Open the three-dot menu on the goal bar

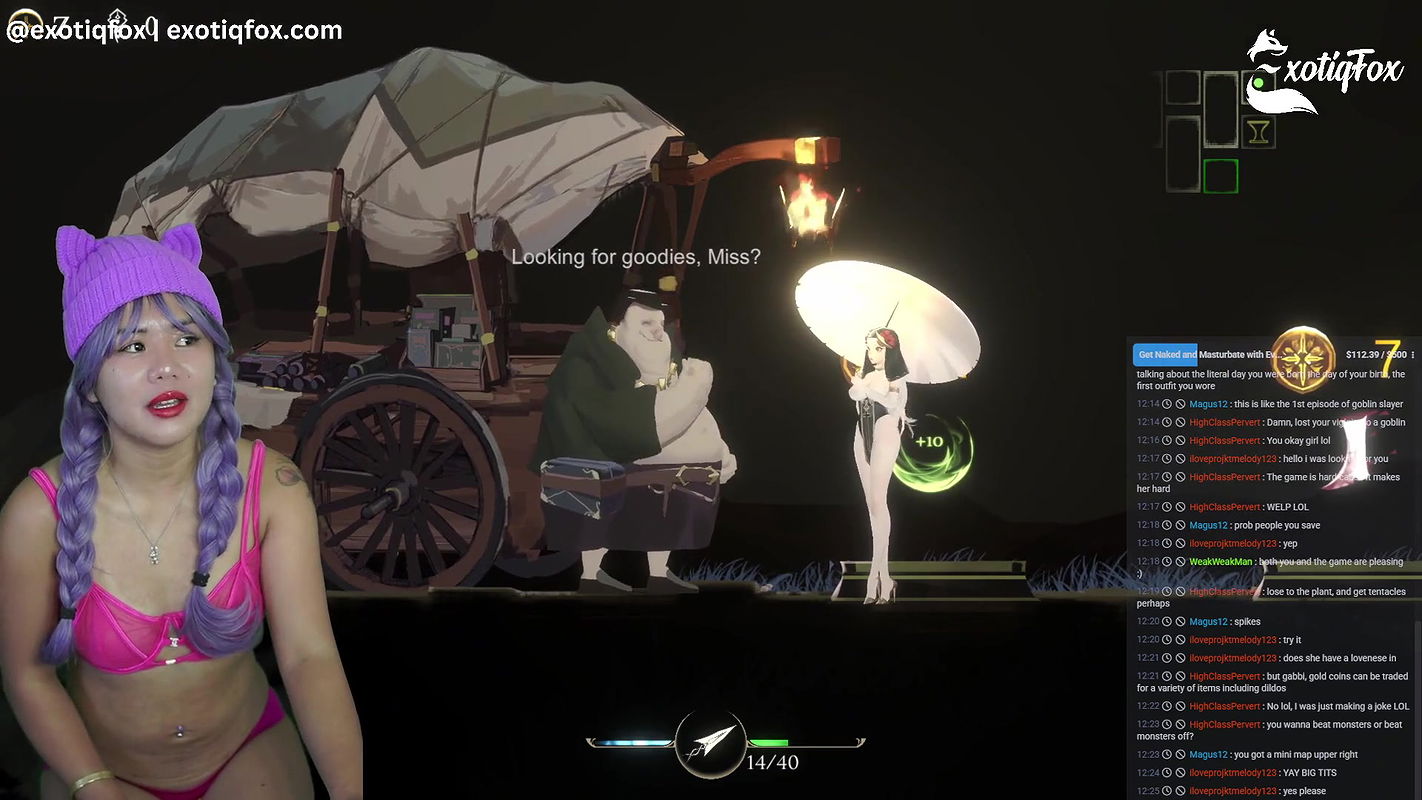pos(1412,354)
